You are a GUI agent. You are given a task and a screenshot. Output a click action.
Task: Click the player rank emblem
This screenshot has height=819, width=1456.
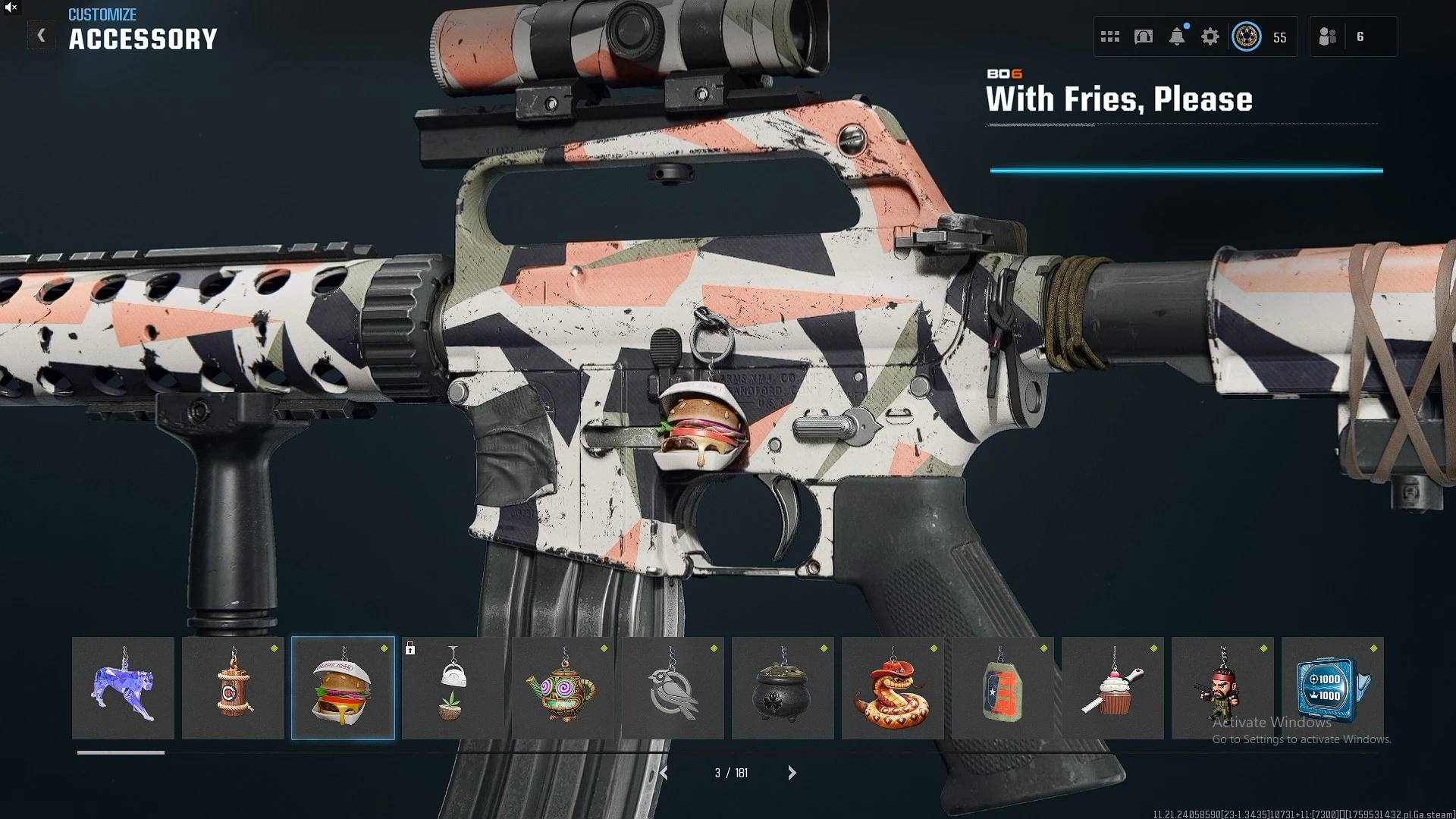click(x=1247, y=36)
